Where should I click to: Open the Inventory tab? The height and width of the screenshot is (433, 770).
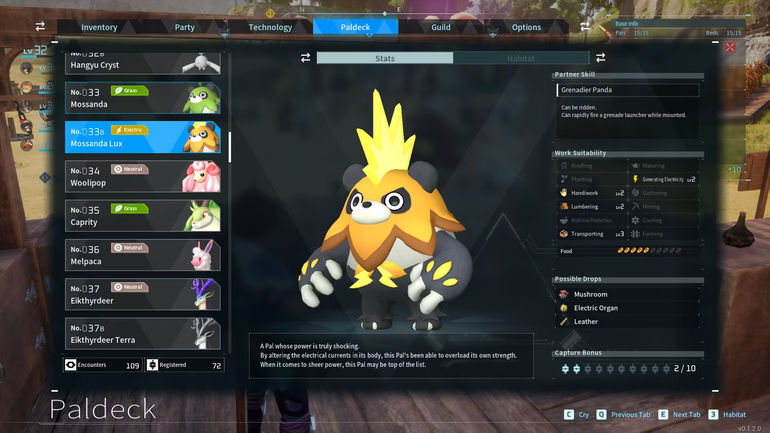[99, 27]
